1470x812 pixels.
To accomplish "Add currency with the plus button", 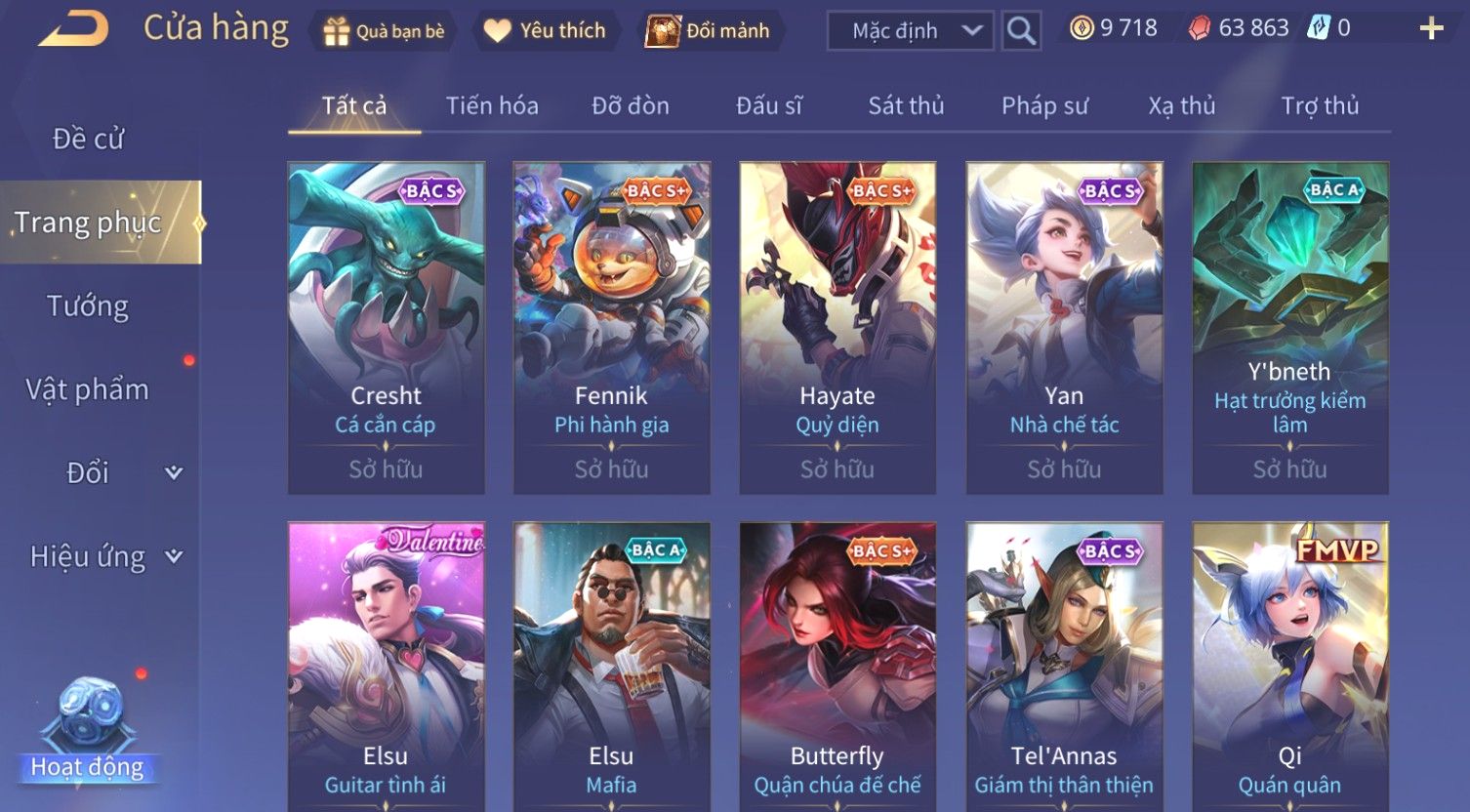I will click(x=1431, y=28).
